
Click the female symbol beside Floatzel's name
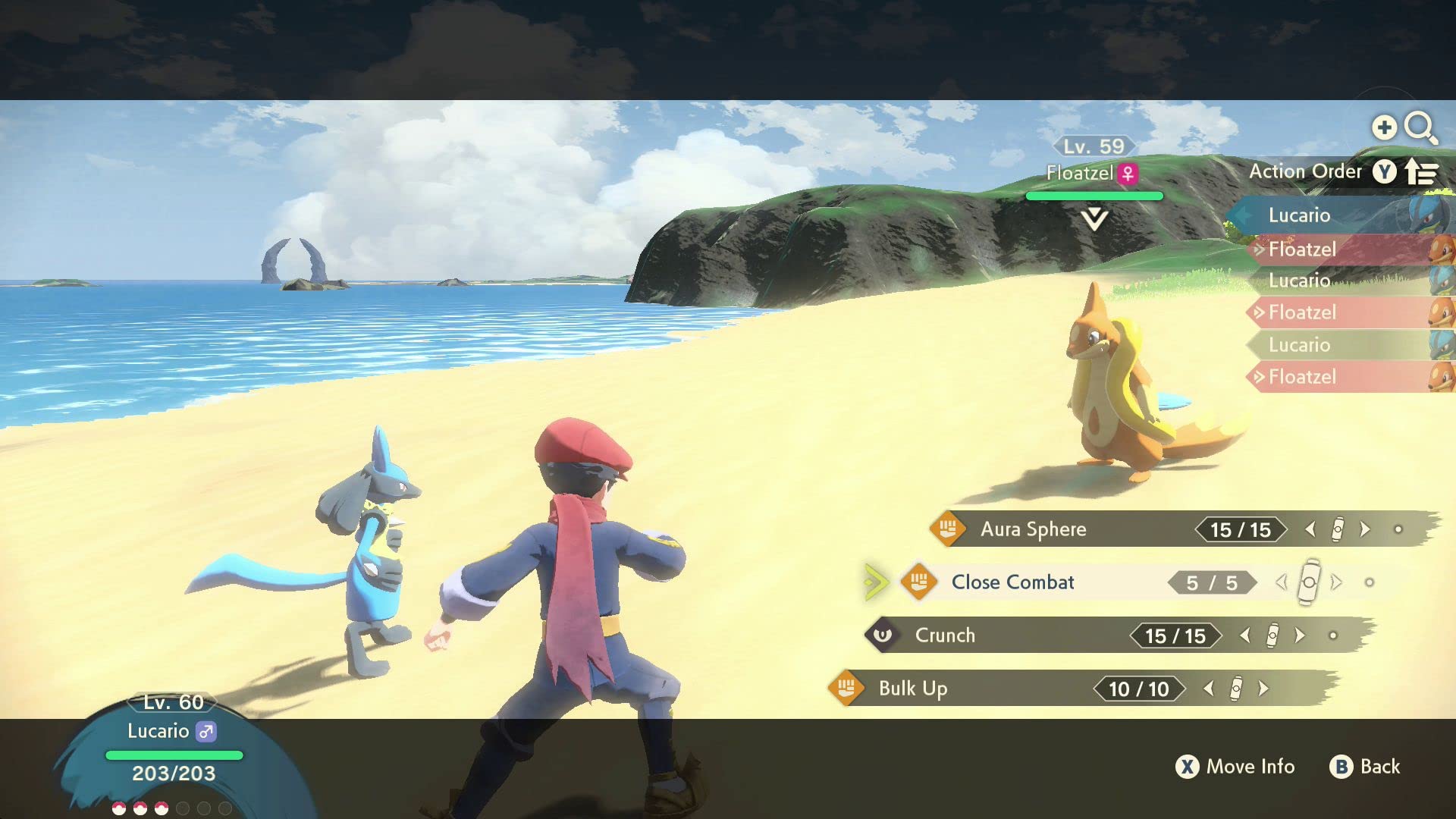(1126, 173)
